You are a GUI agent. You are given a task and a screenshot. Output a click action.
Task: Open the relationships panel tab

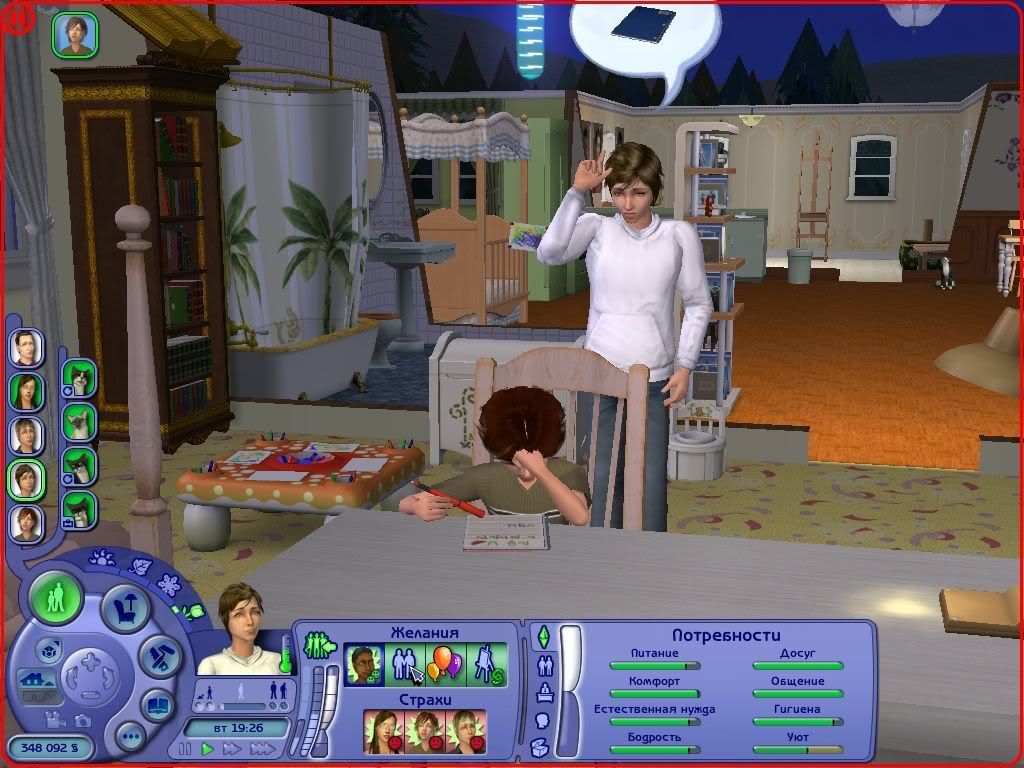(x=546, y=665)
